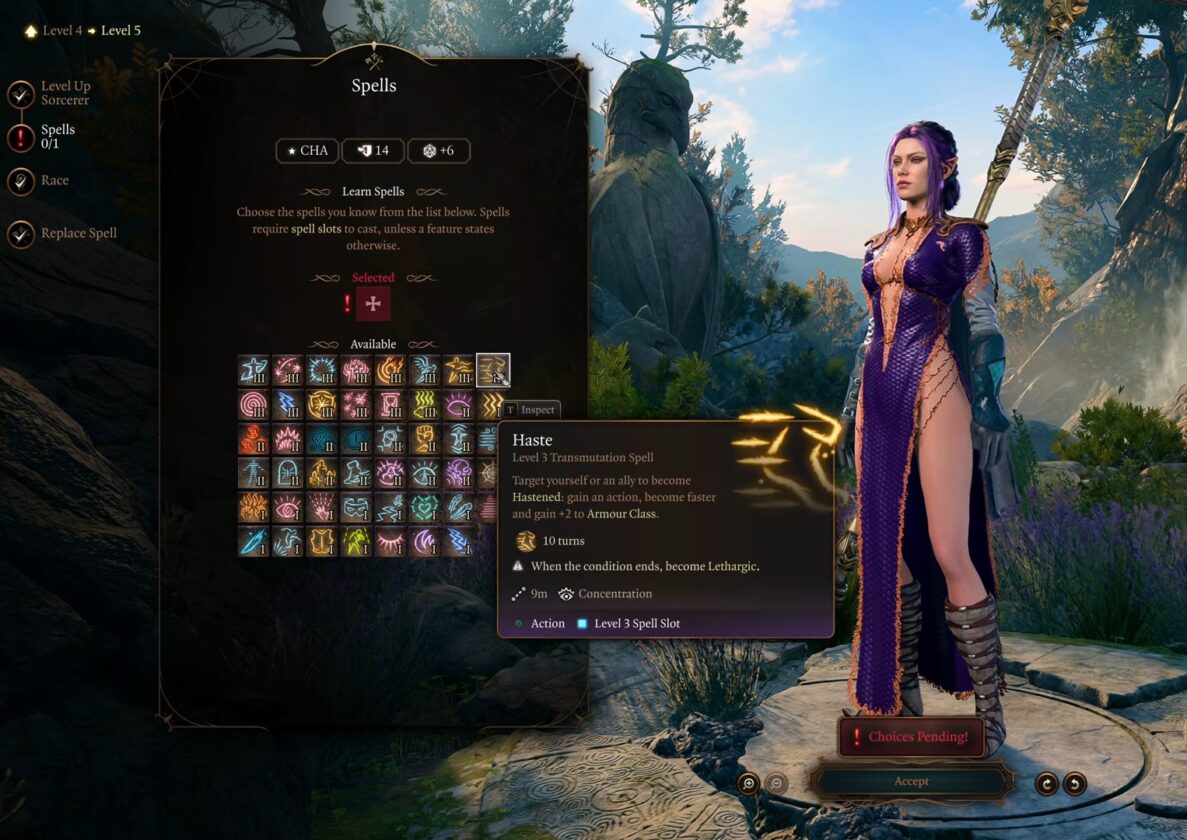Select the teal heart spell icon
This screenshot has height=840, width=1187.
(x=424, y=507)
